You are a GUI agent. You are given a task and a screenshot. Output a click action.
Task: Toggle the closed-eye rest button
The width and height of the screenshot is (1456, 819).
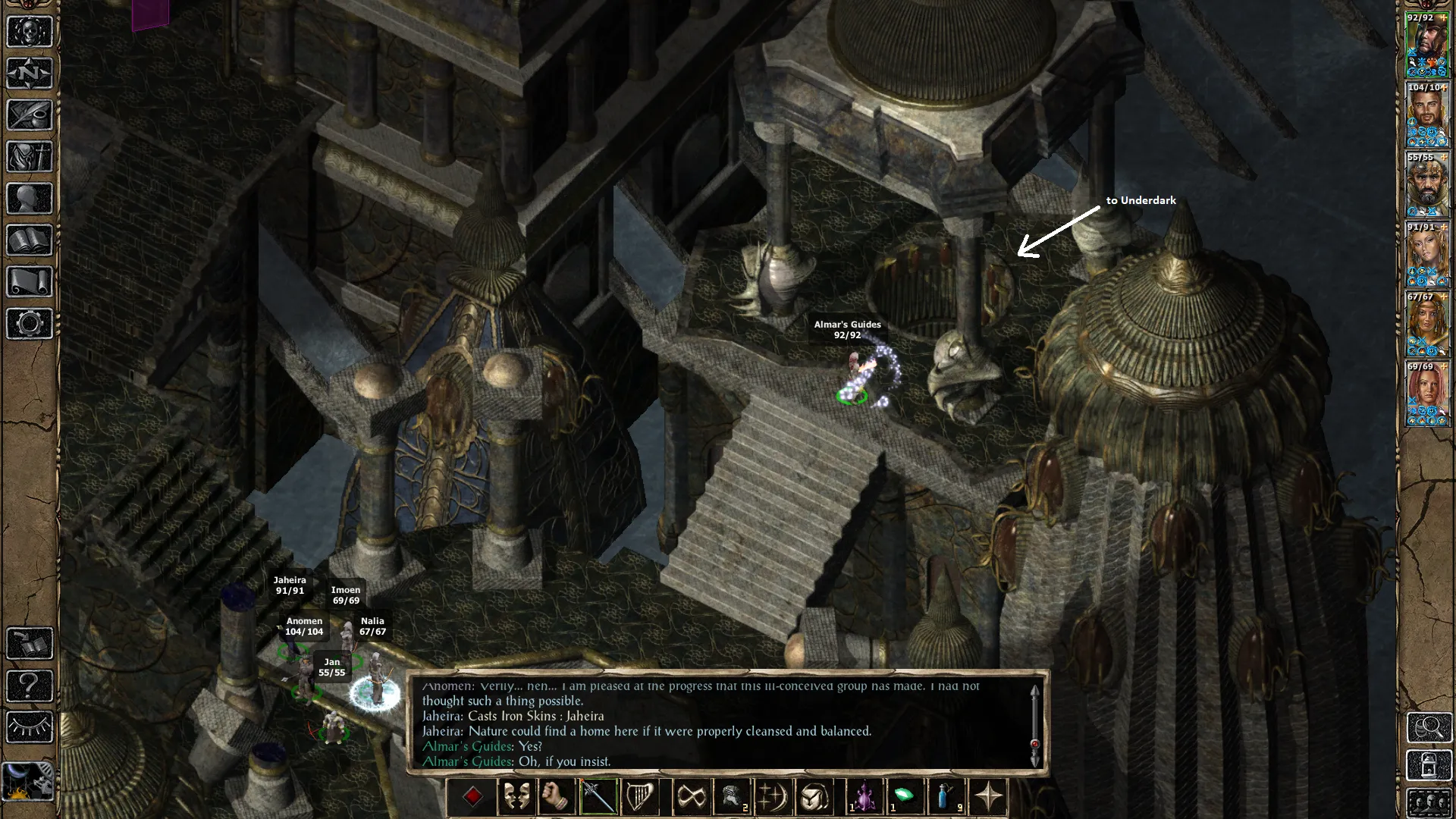coord(30,728)
